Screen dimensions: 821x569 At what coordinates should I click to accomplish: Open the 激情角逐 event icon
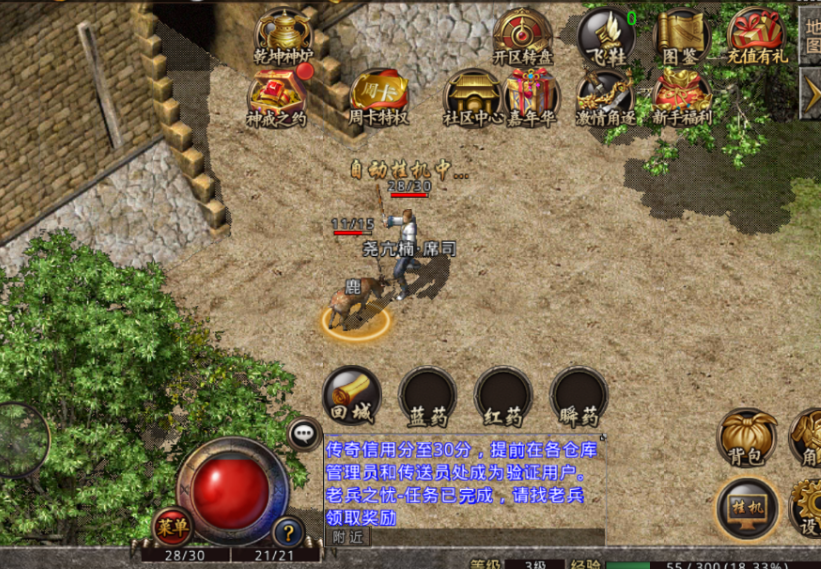tap(606, 97)
